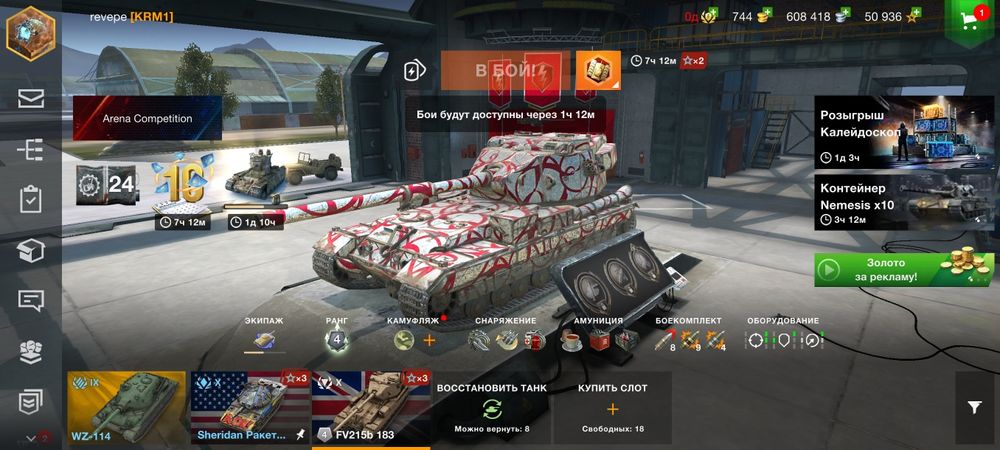Open the chat messages menu

click(x=30, y=300)
